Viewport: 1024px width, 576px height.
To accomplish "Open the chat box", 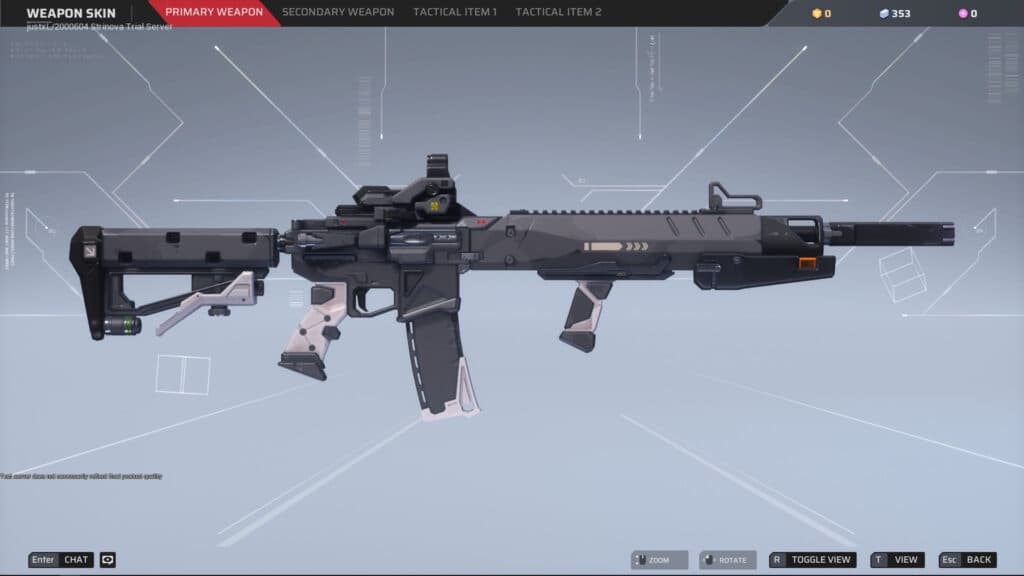I will click(x=61, y=560).
